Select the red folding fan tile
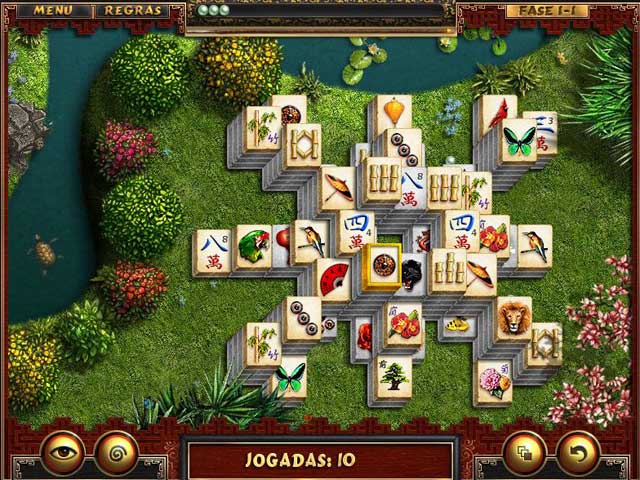Screen dimensions: 640x480 334,278
